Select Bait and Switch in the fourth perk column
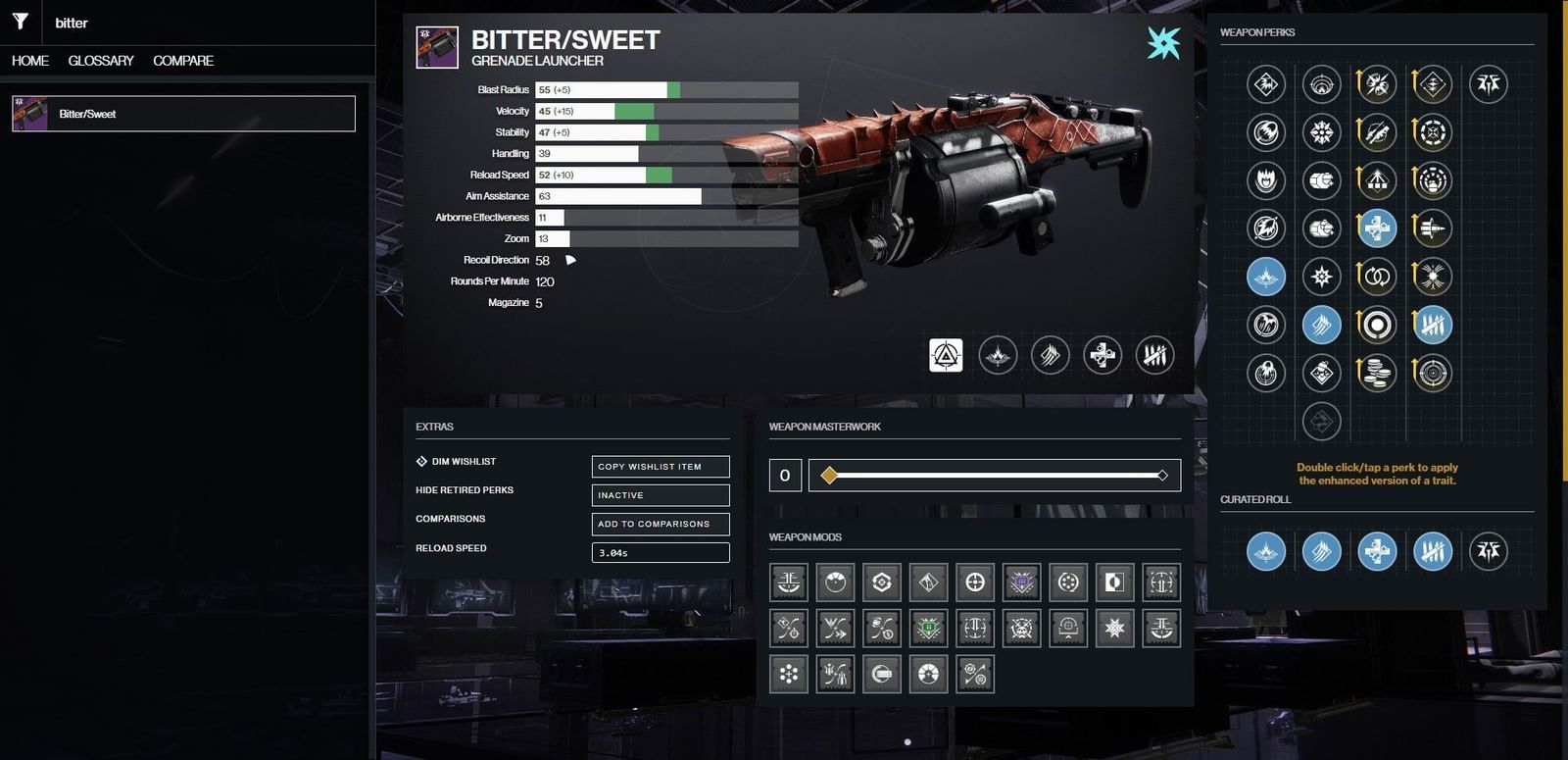Viewport: 1568px width, 760px height. click(x=1432, y=324)
